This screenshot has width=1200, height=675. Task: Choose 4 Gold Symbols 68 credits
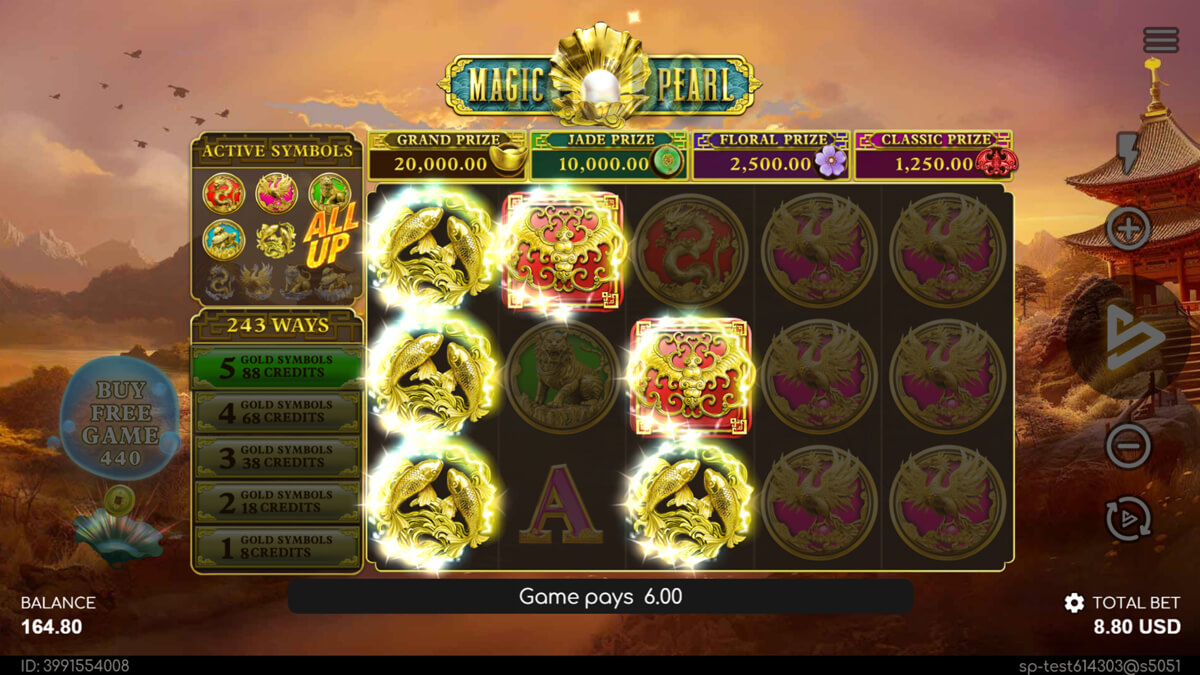coord(277,412)
